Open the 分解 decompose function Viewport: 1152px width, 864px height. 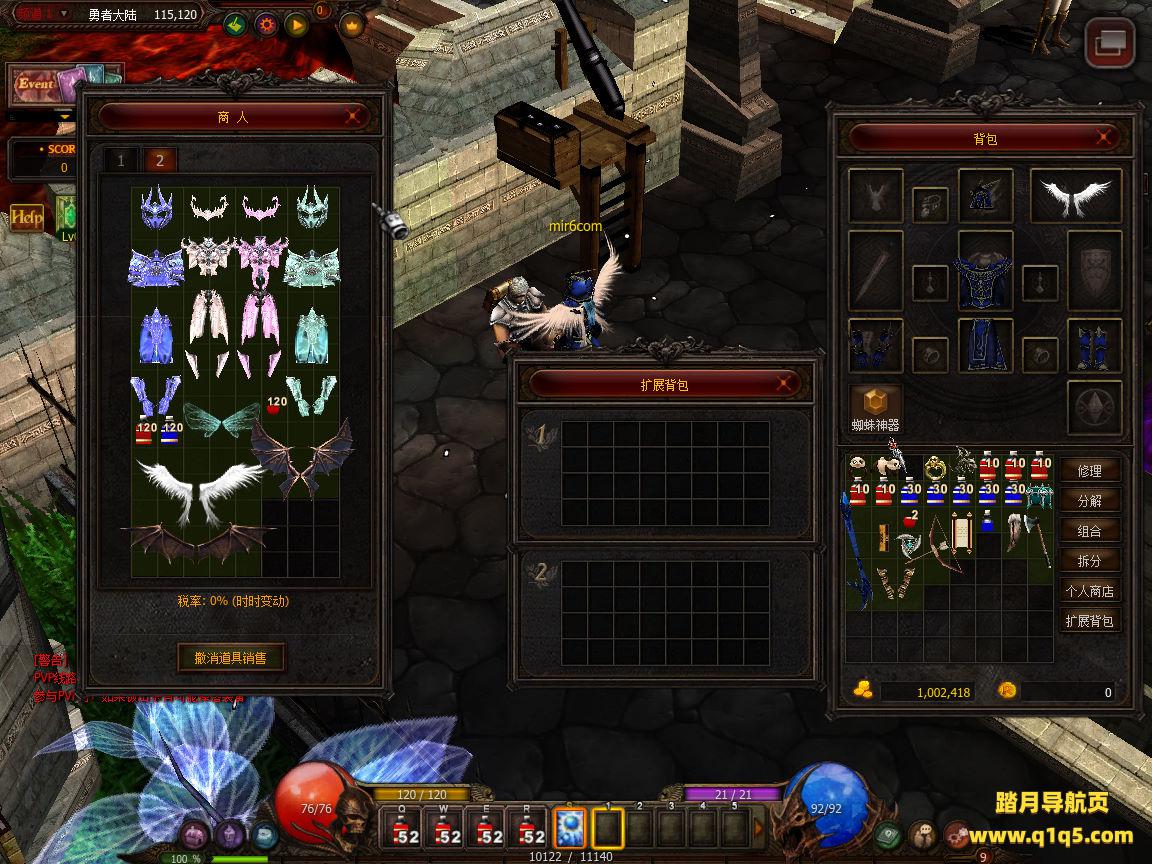tap(1089, 501)
